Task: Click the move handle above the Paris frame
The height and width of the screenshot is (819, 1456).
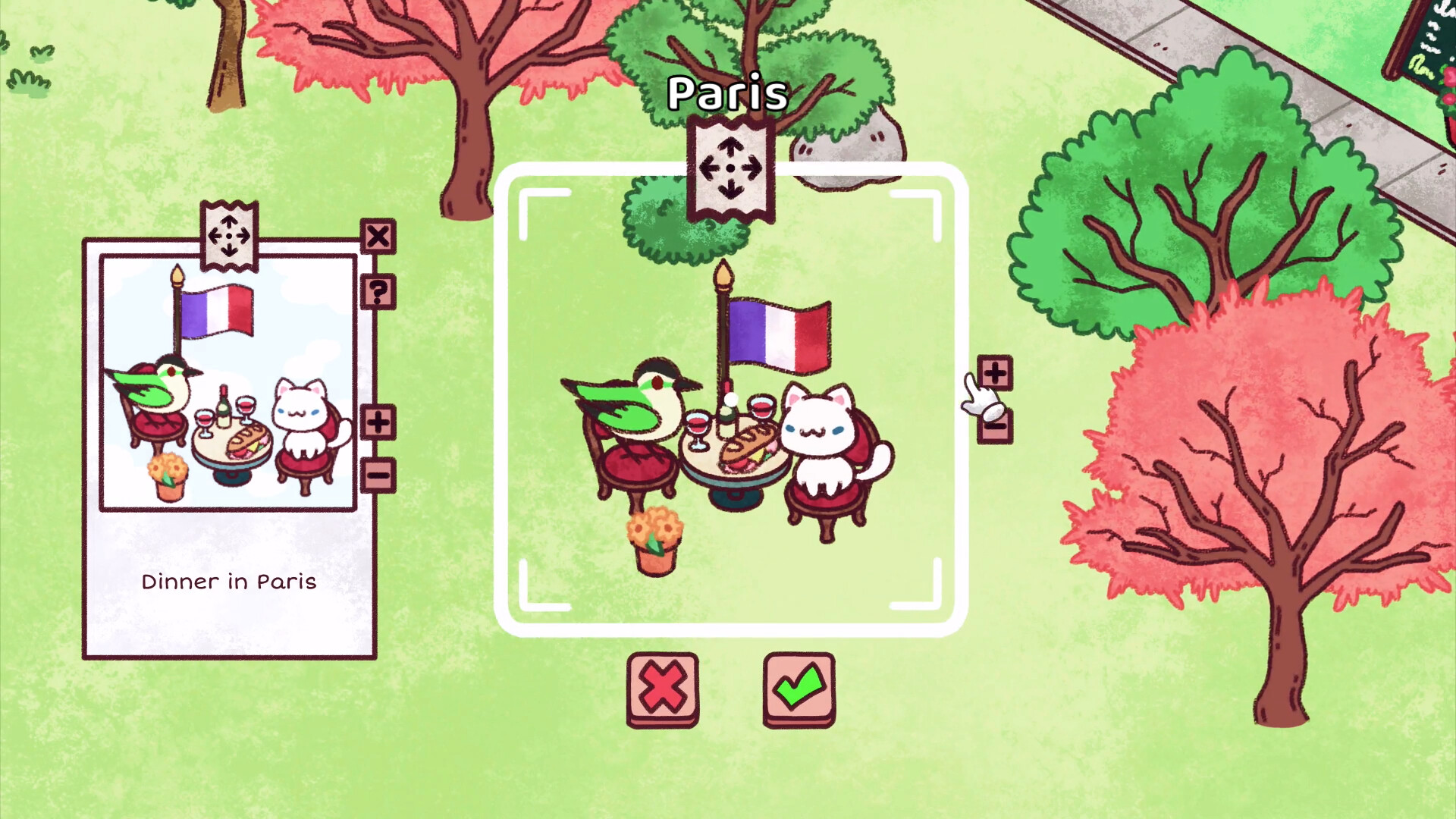Action: [730, 167]
